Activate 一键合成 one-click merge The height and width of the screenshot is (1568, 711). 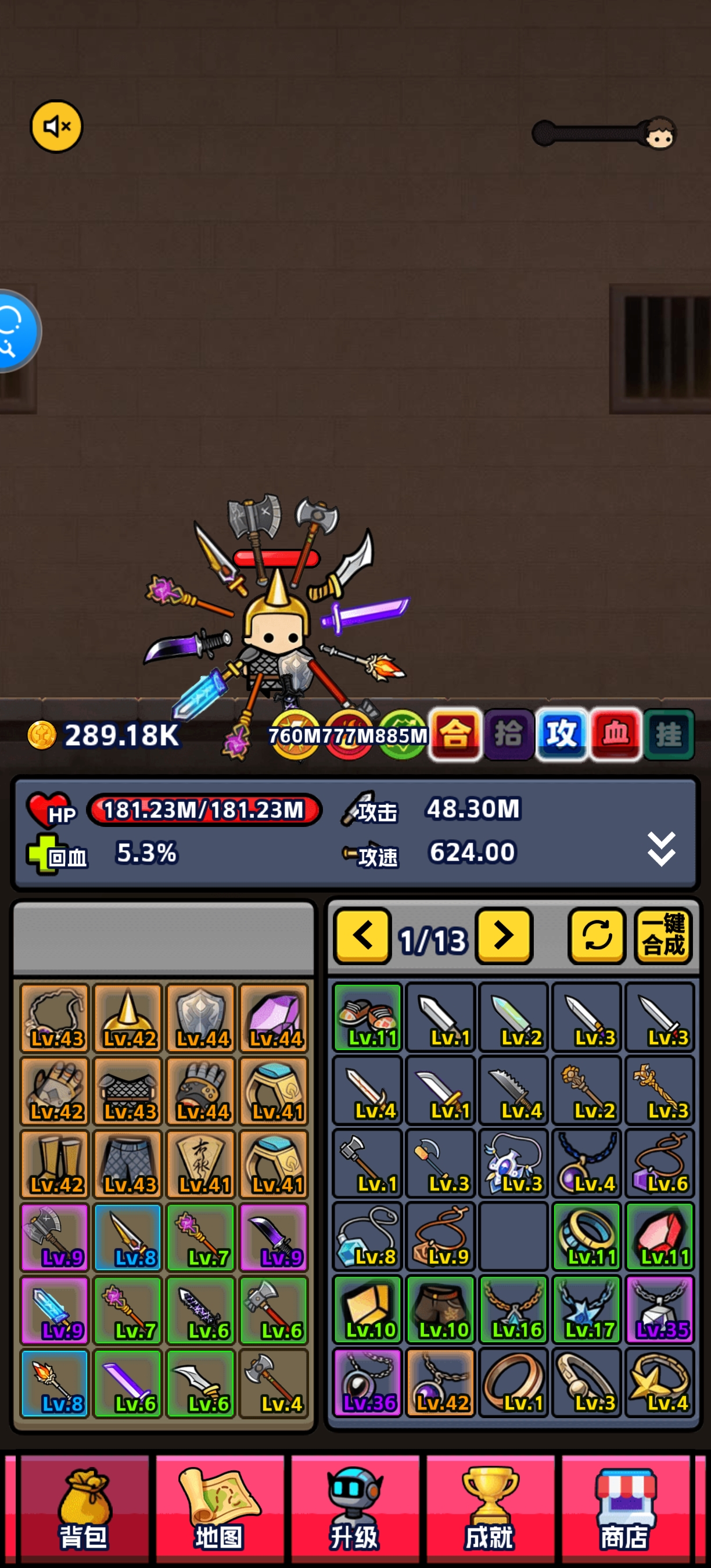[663, 936]
